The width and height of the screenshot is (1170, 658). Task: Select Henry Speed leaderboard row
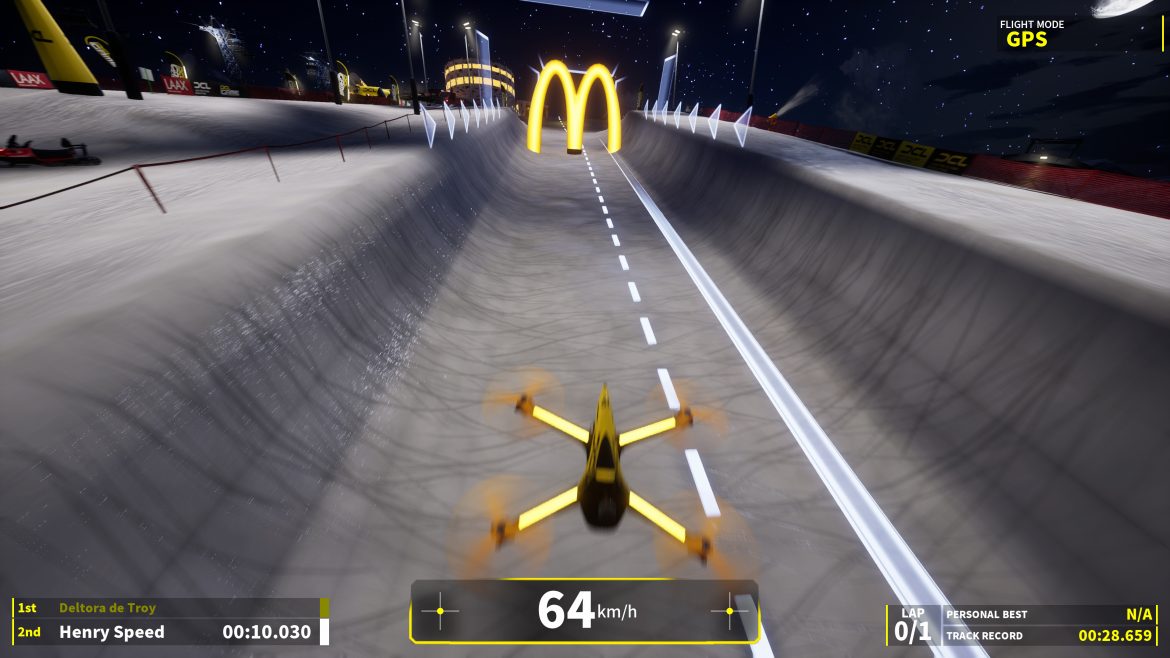[170, 632]
